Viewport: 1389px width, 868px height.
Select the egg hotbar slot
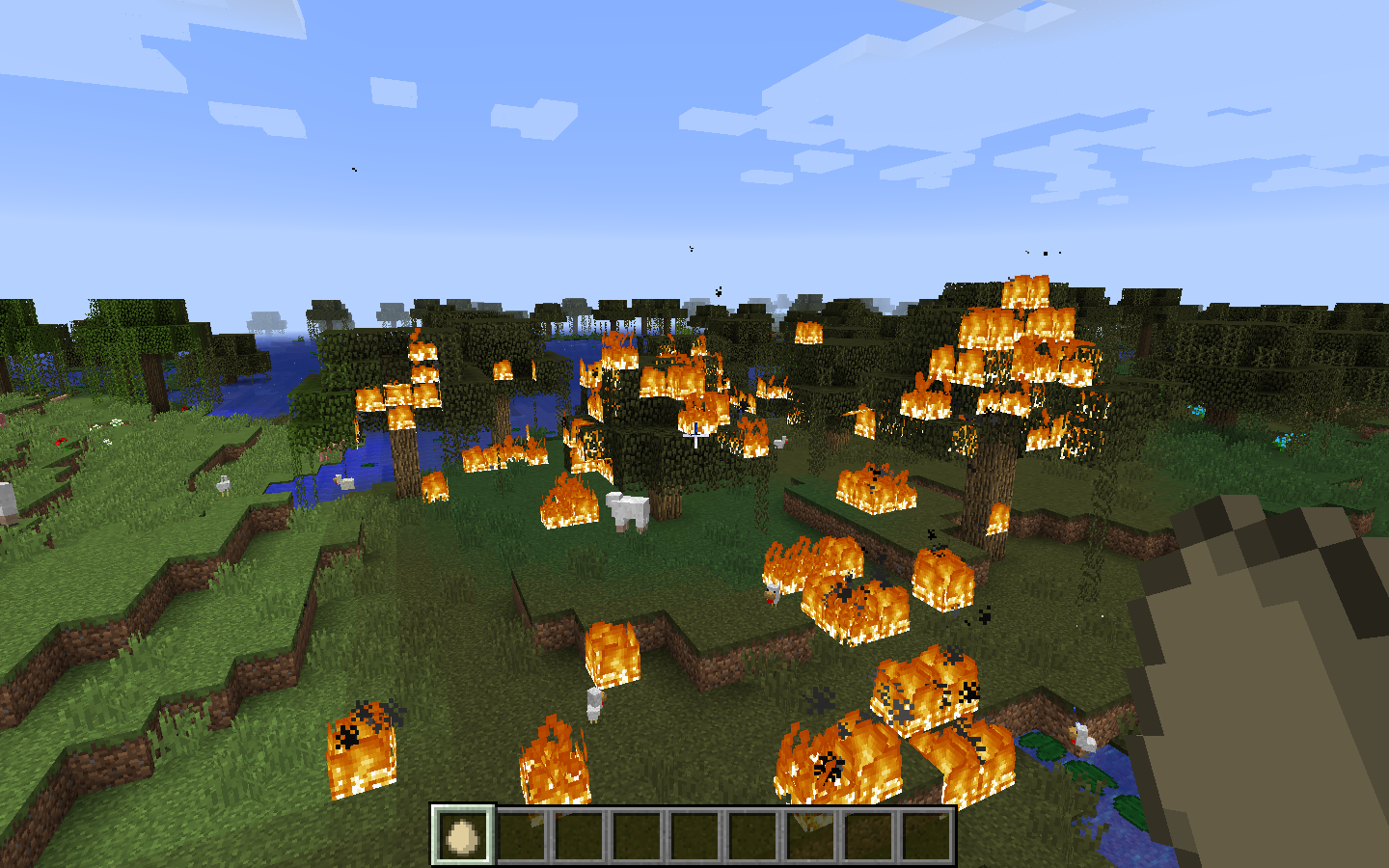(x=463, y=835)
